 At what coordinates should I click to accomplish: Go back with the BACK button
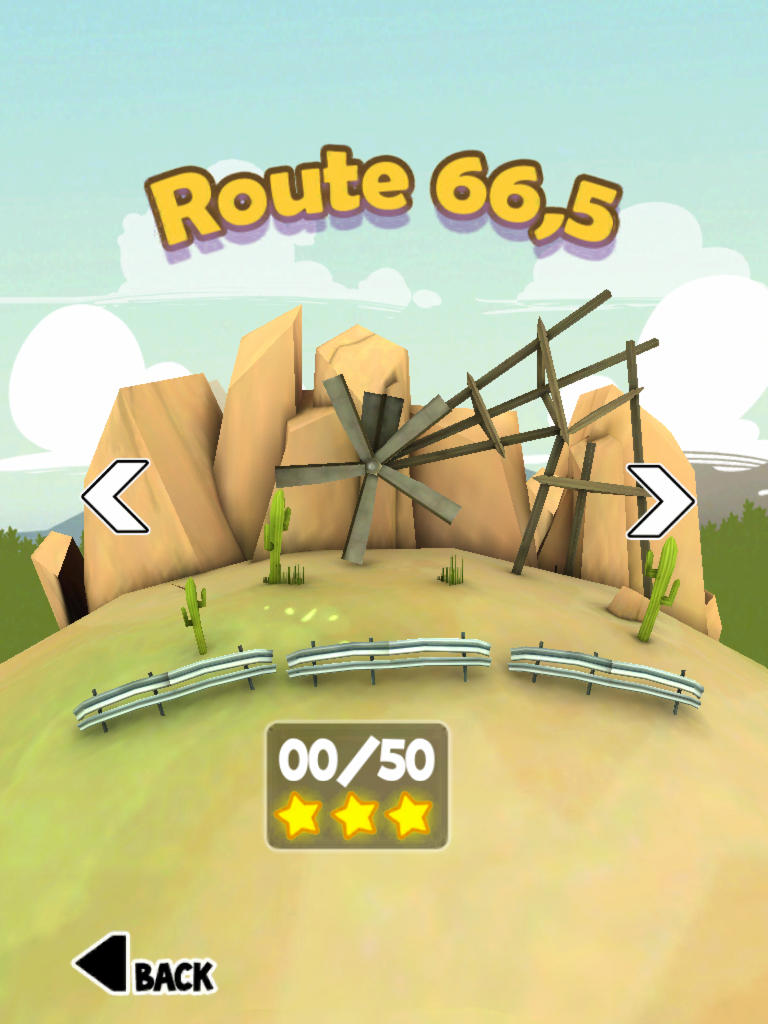coord(143,966)
